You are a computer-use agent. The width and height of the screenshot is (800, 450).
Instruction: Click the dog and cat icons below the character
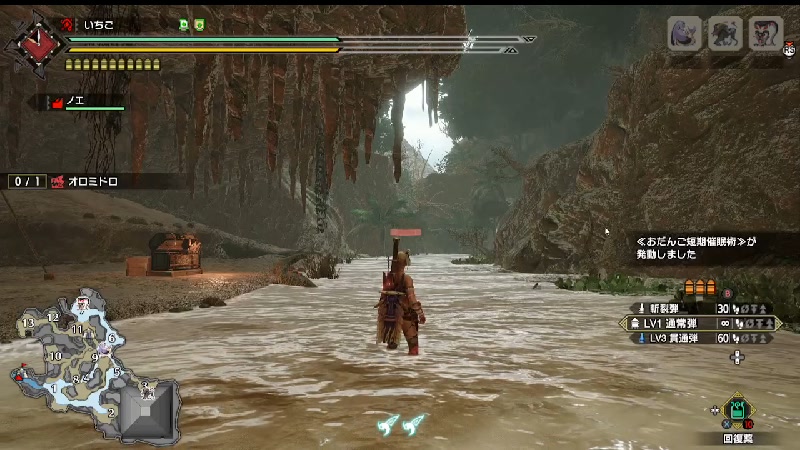pos(400,424)
